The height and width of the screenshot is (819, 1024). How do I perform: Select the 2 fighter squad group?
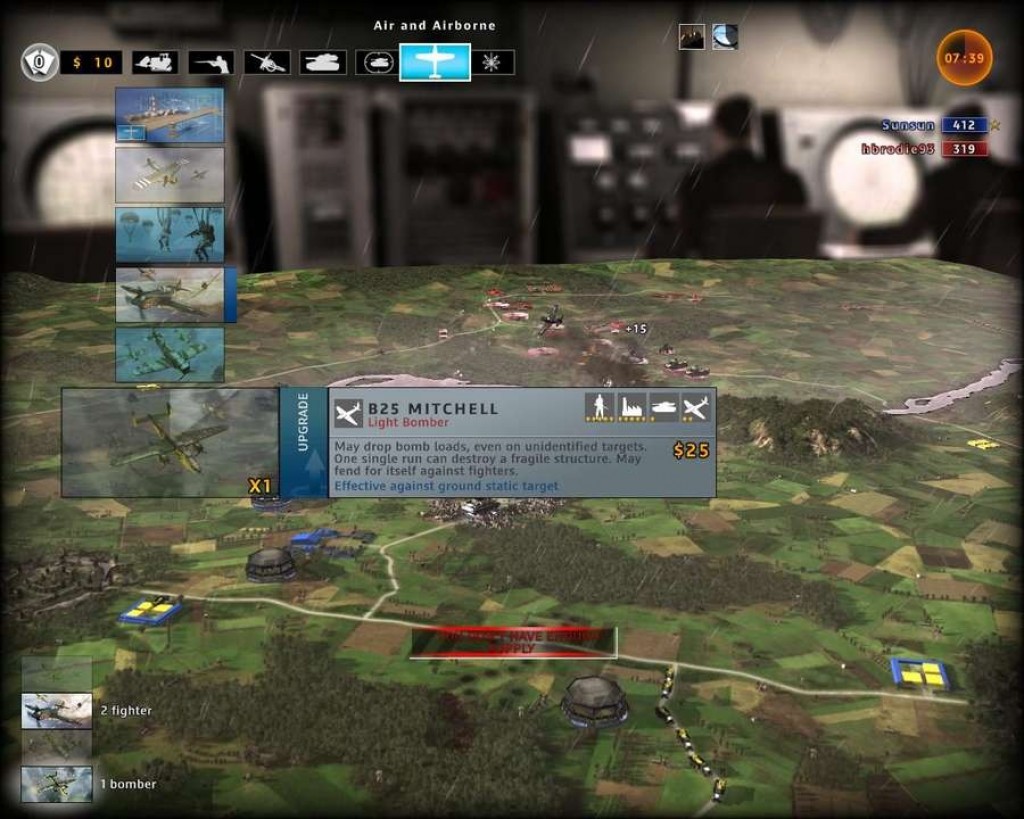[x=57, y=711]
